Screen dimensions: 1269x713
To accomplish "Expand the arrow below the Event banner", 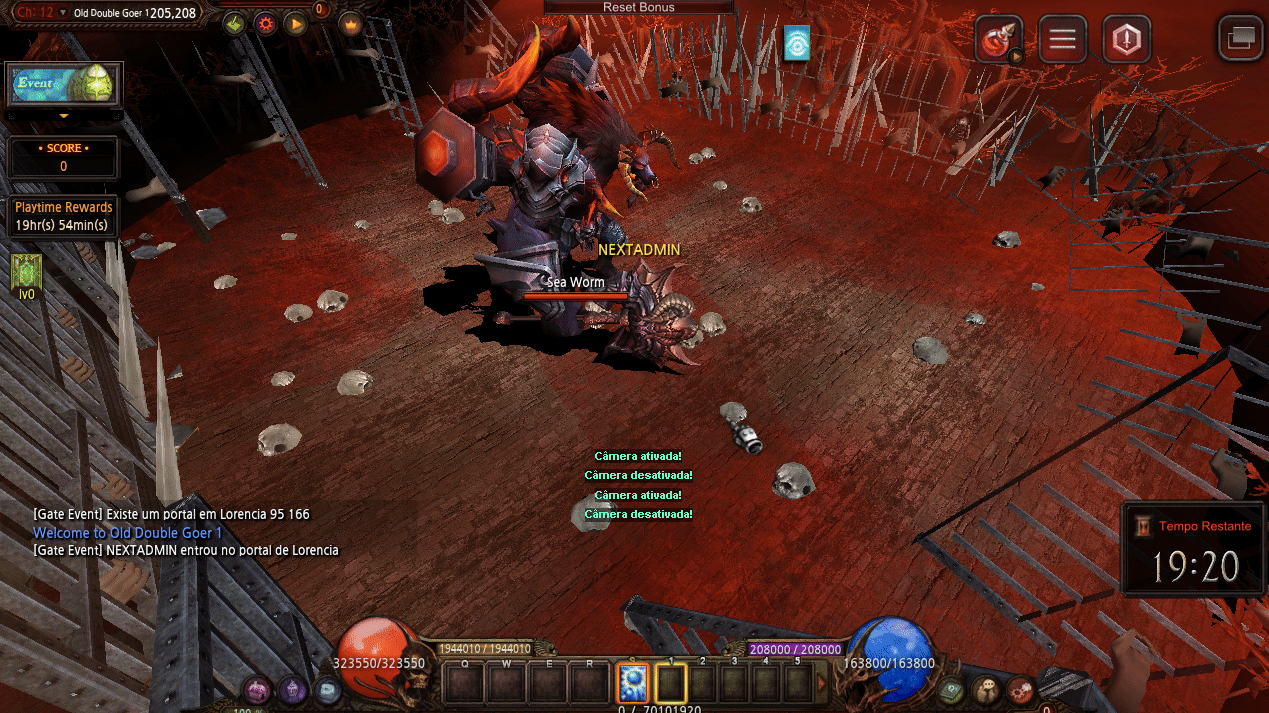I will [64, 117].
